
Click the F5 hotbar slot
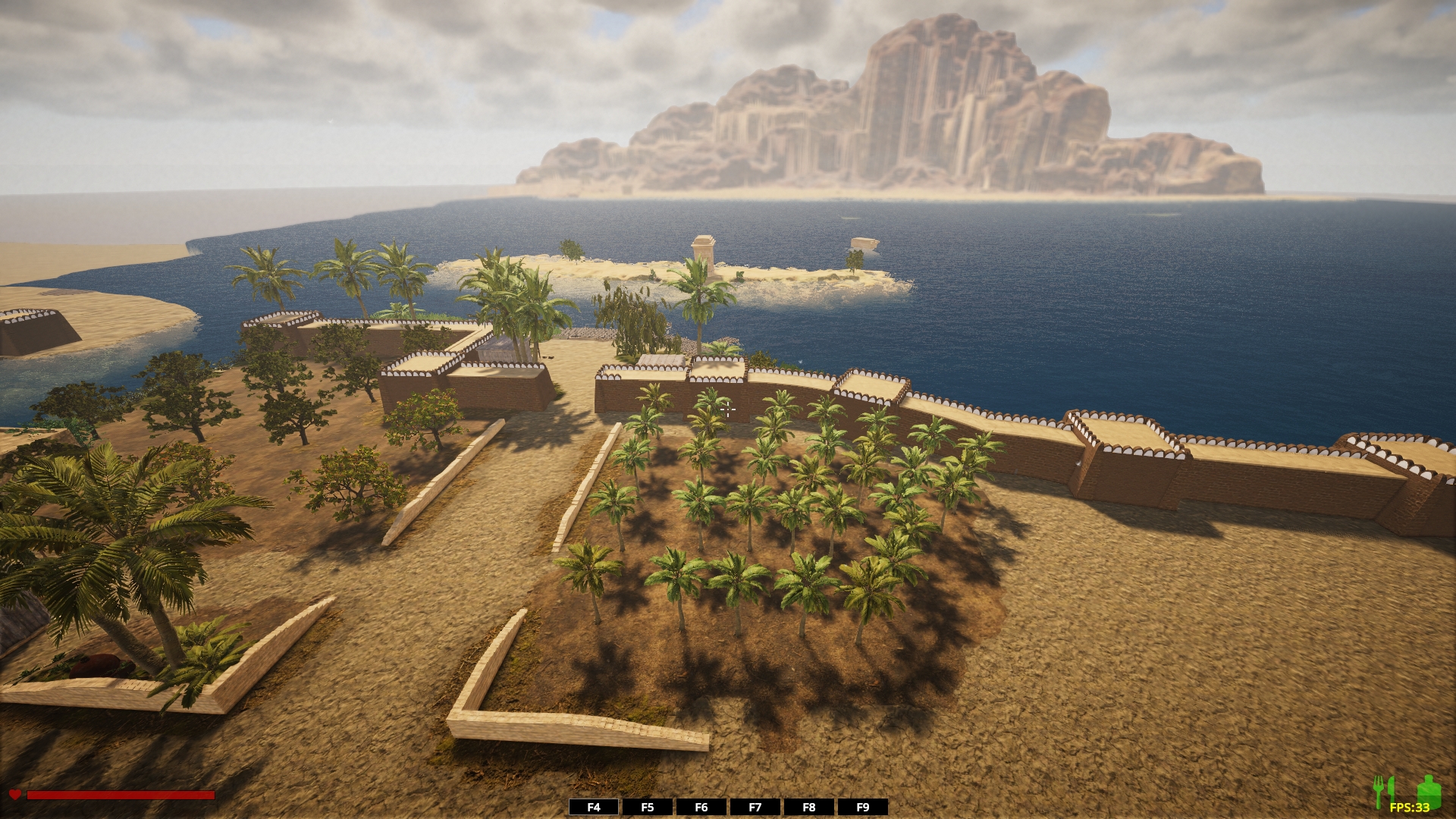[x=648, y=807]
